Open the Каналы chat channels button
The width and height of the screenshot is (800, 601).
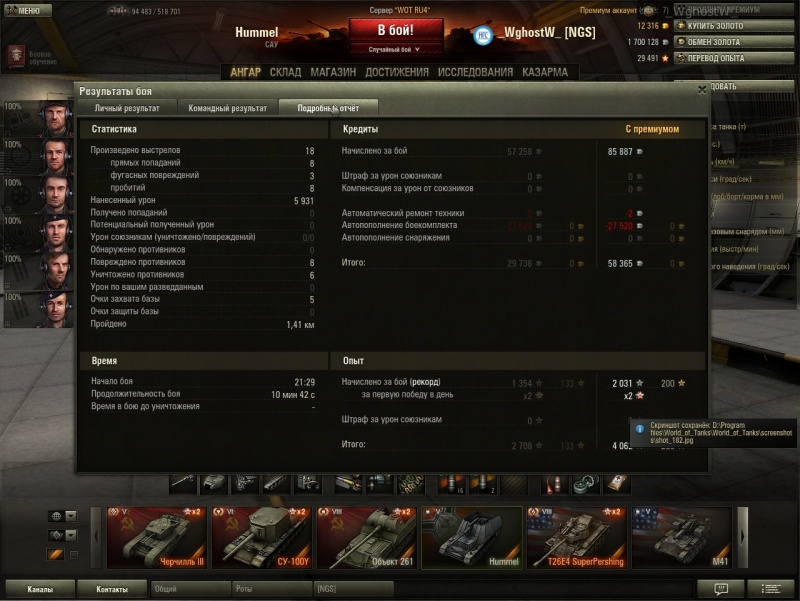point(40,589)
